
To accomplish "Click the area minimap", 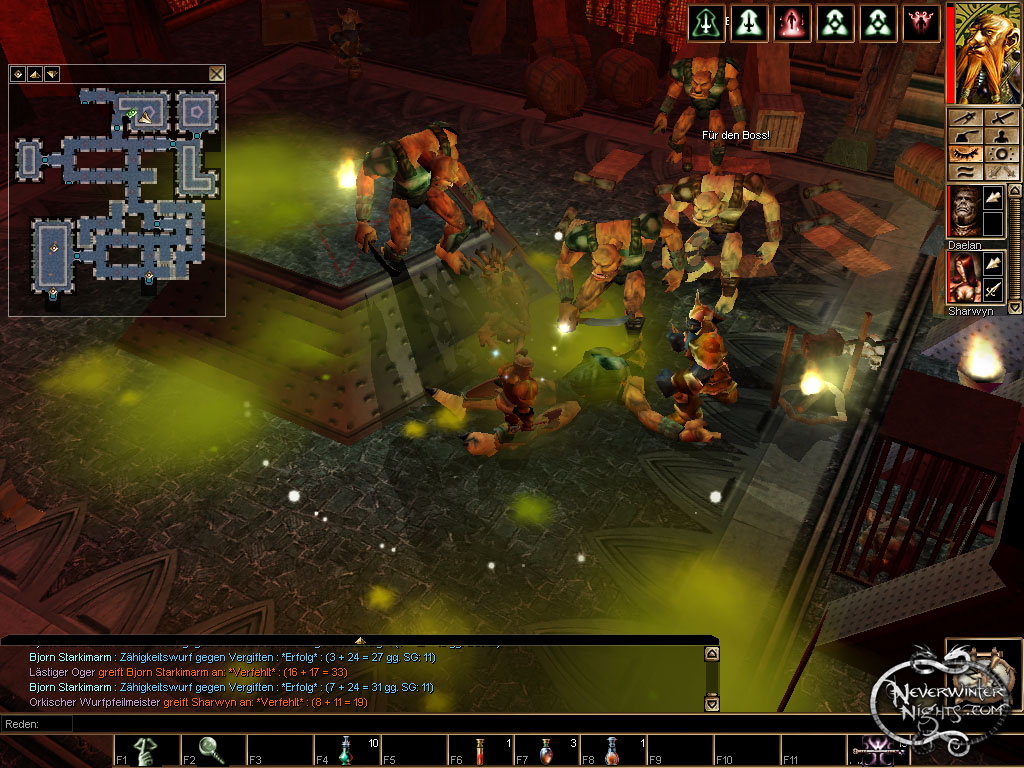I will tap(116, 190).
